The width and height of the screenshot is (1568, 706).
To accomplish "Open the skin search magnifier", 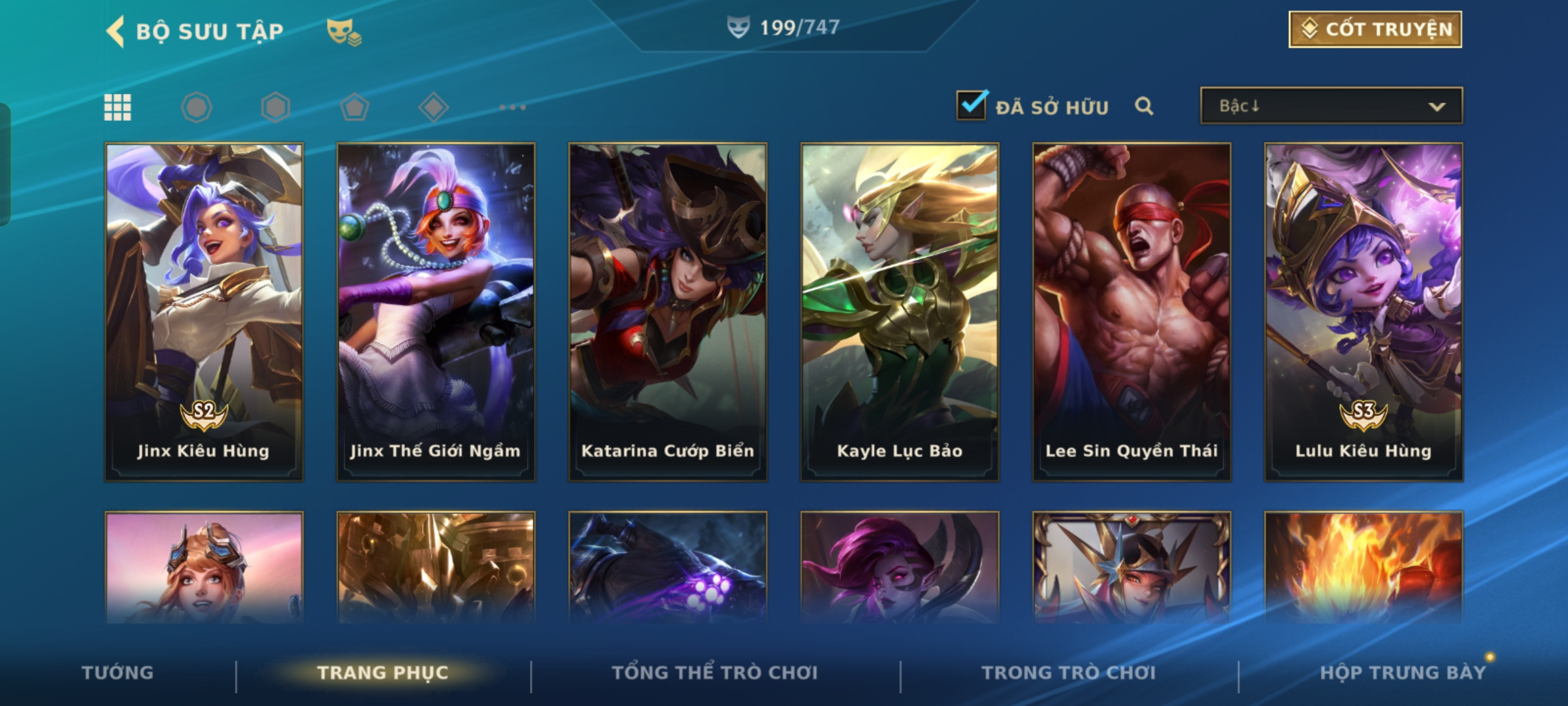I will click(1143, 106).
